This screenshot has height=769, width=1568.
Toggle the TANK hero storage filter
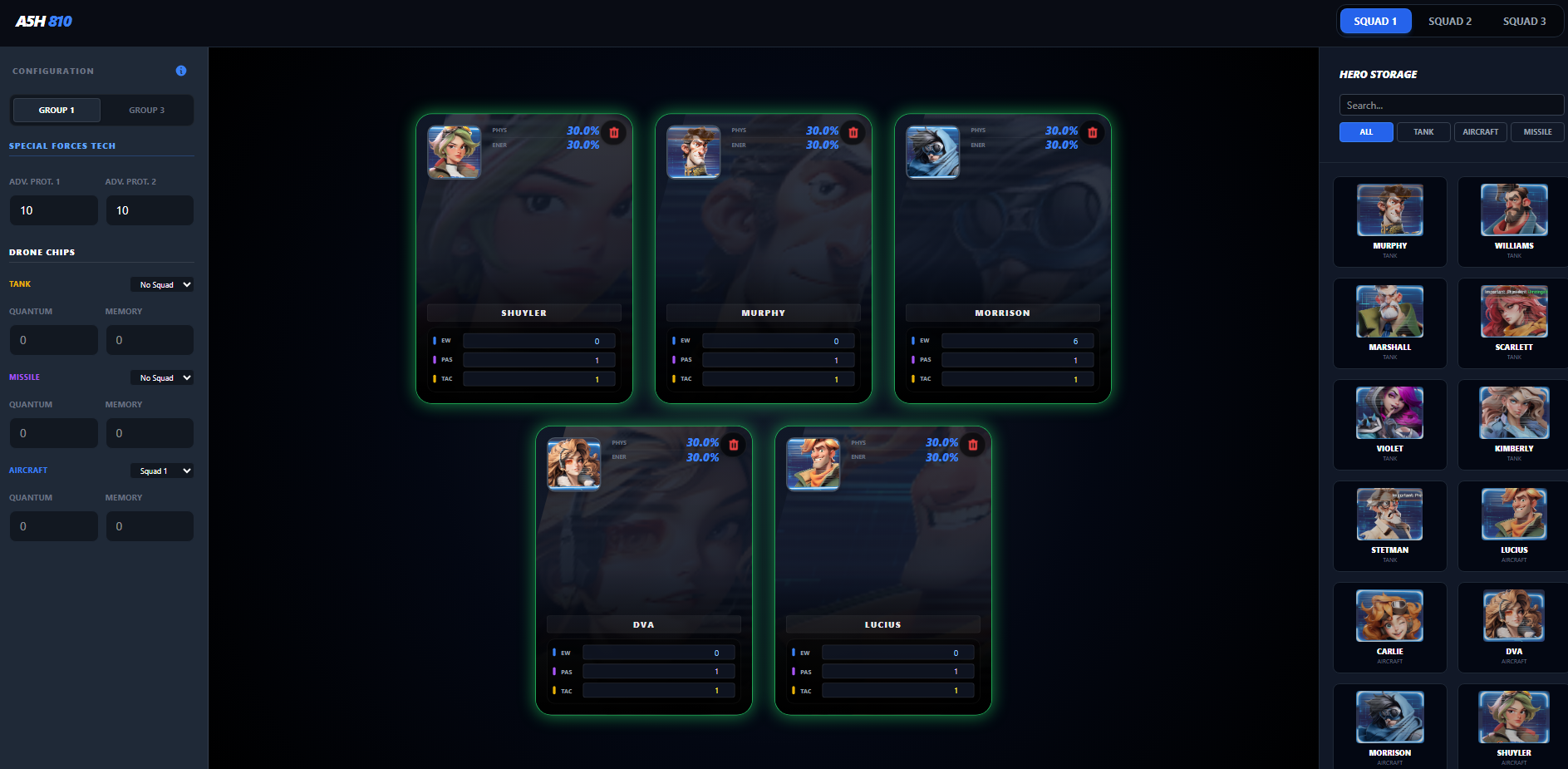[1423, 131]
